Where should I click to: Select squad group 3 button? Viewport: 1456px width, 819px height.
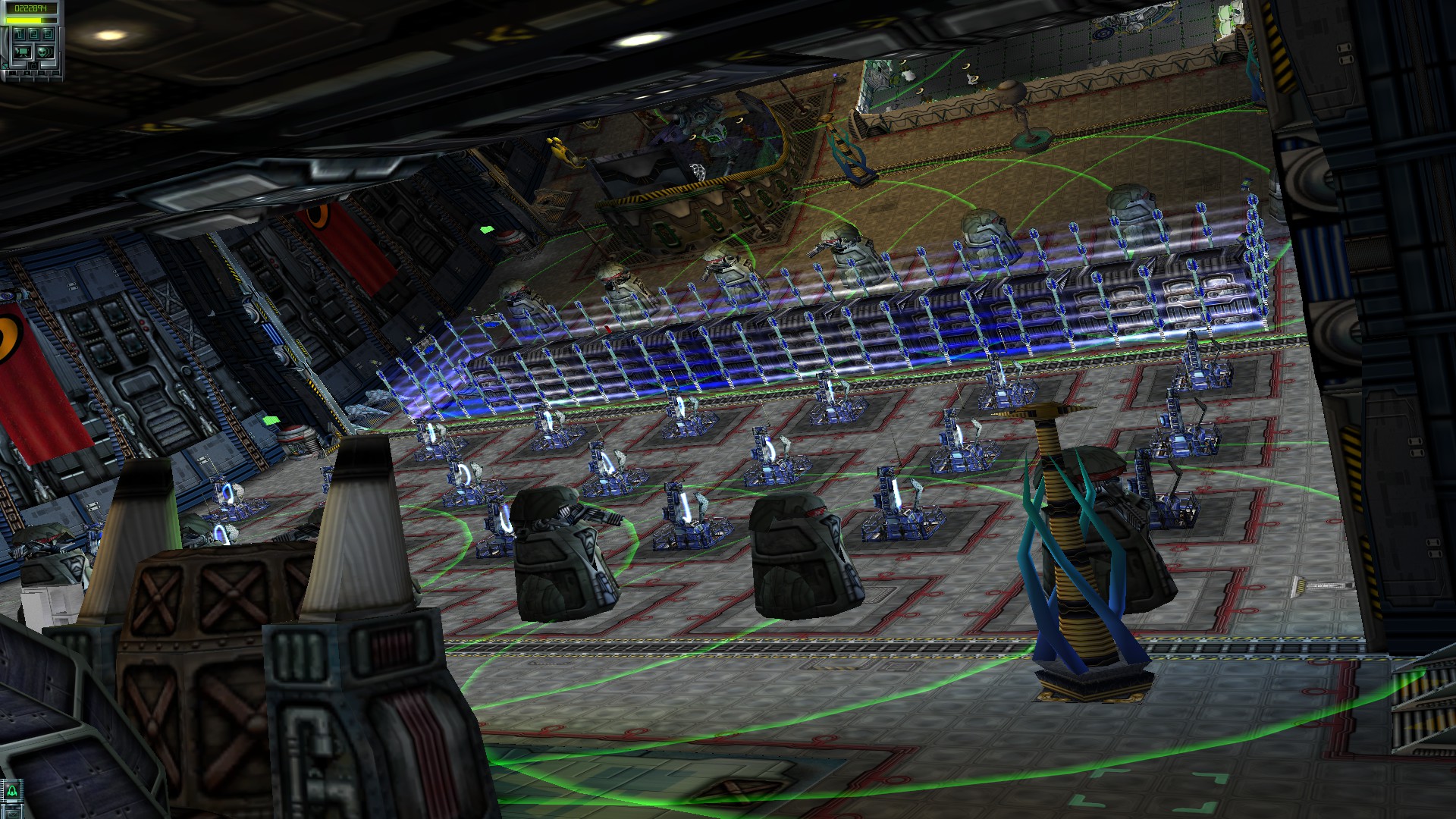pos(48,34)
